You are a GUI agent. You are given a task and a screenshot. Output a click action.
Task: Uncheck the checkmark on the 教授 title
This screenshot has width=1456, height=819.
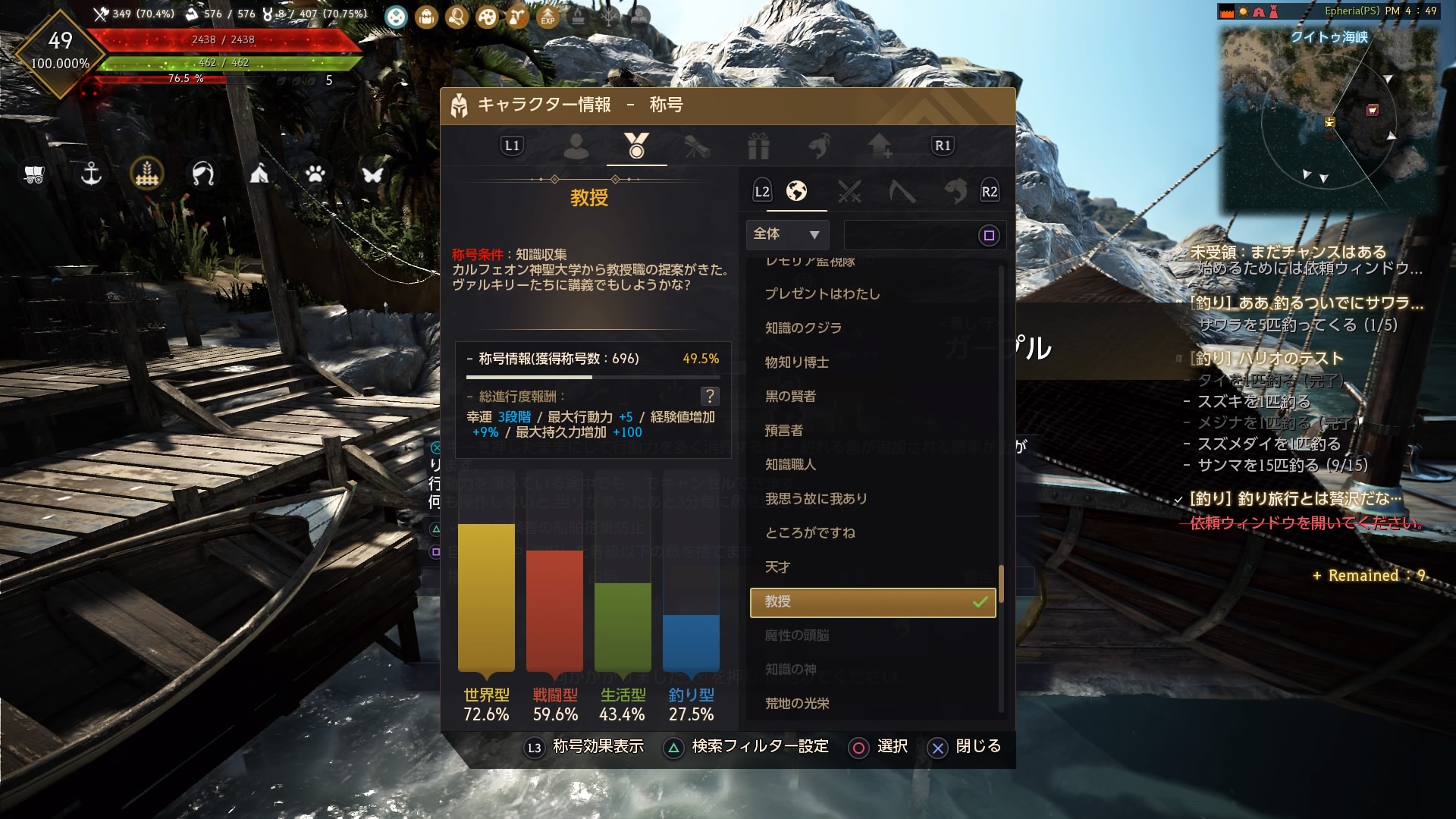pos(978,602)
